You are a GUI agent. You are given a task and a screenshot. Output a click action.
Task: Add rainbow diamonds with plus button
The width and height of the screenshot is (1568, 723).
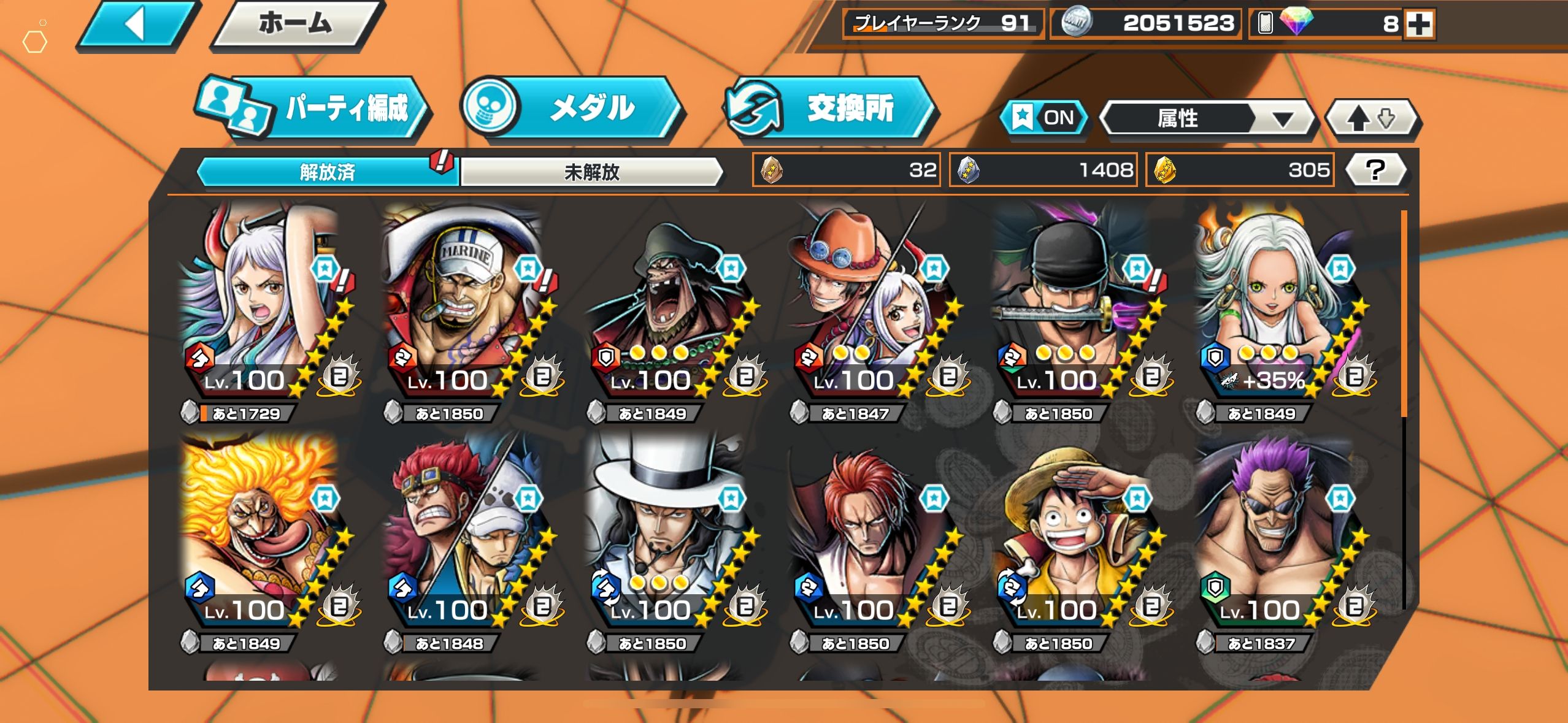tap(1420, 25)
